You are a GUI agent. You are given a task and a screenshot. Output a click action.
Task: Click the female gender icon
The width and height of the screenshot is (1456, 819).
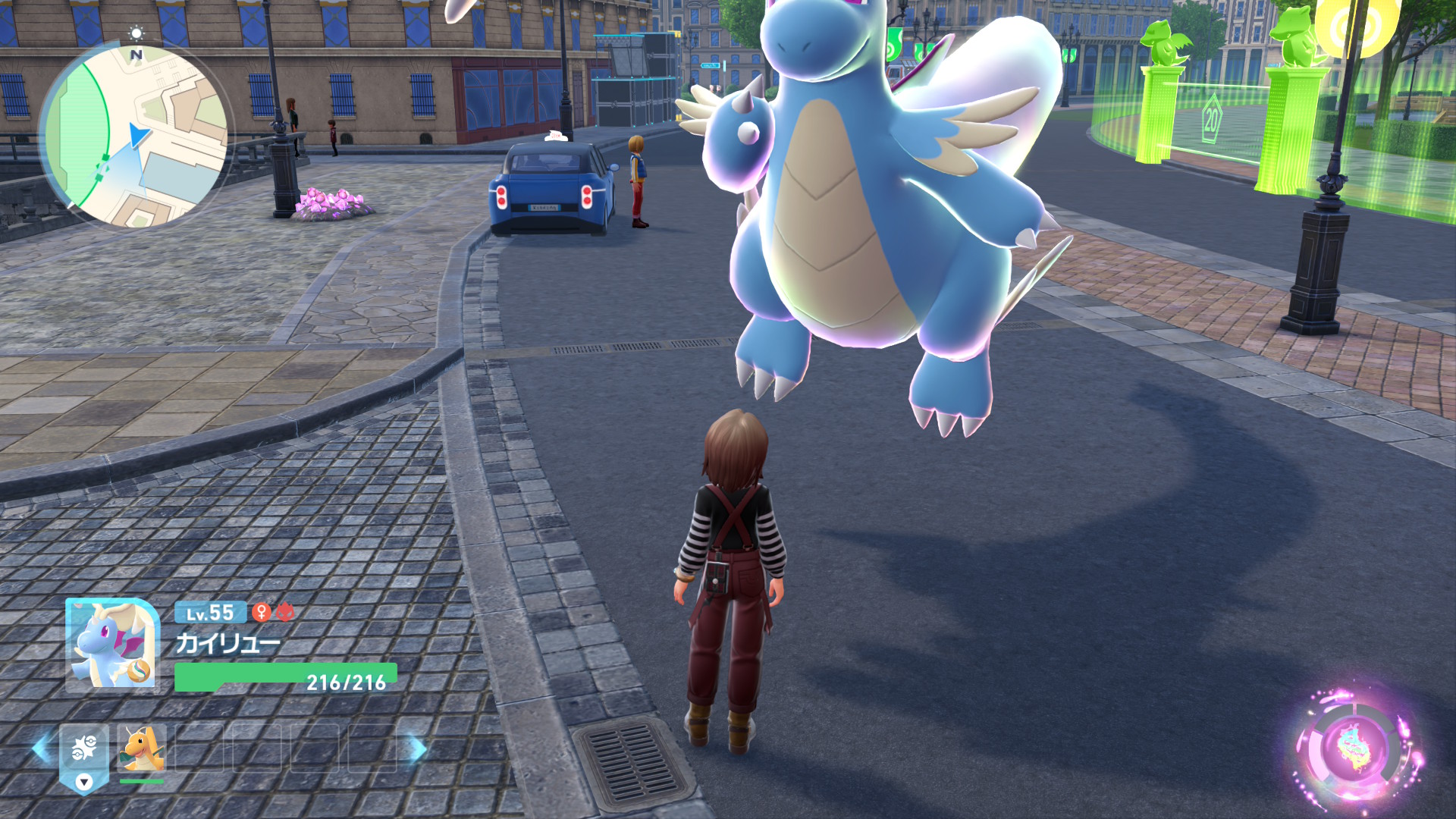coord(262,612)
